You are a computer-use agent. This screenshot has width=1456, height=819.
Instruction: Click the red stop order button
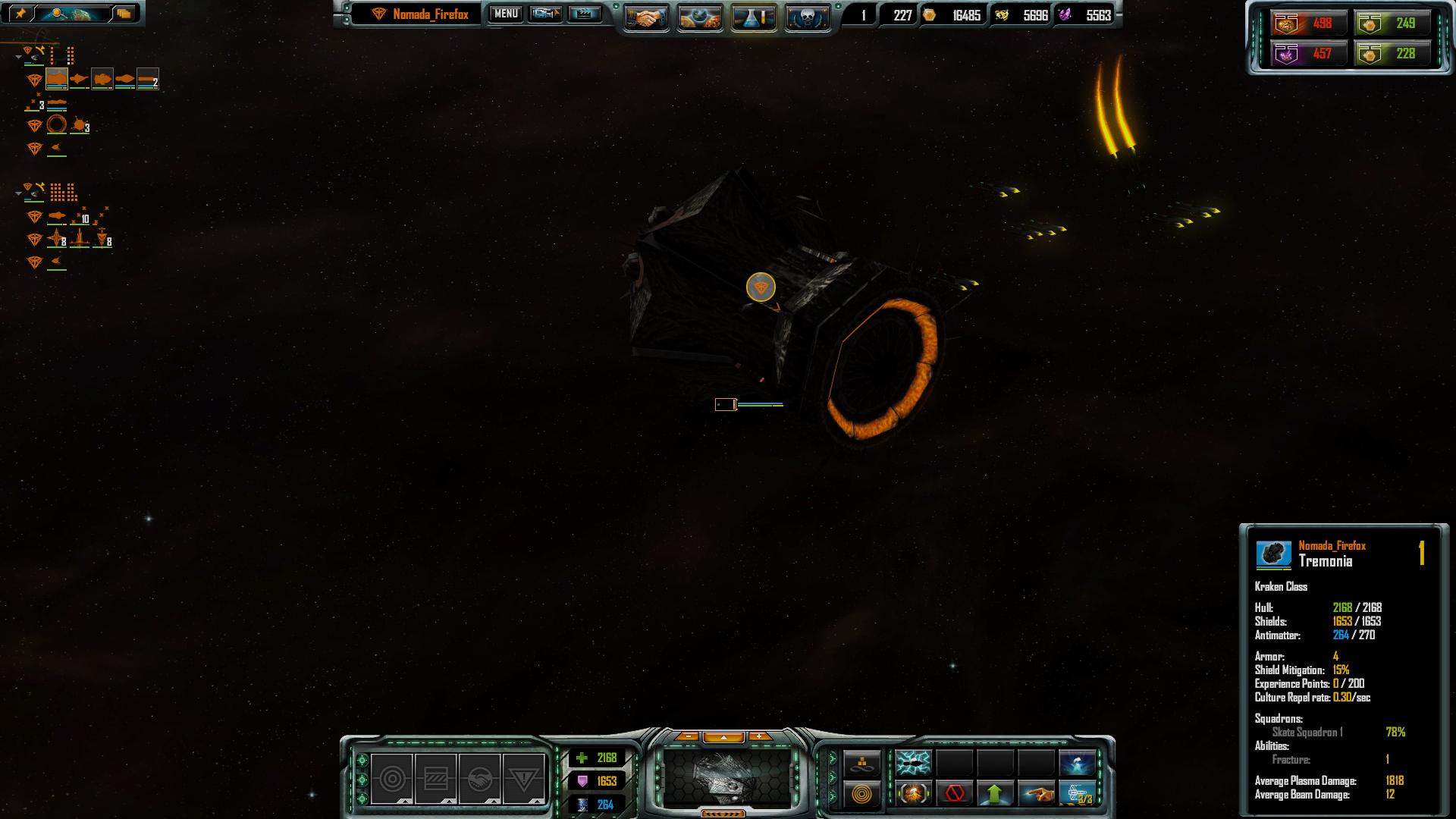[955, 794]
